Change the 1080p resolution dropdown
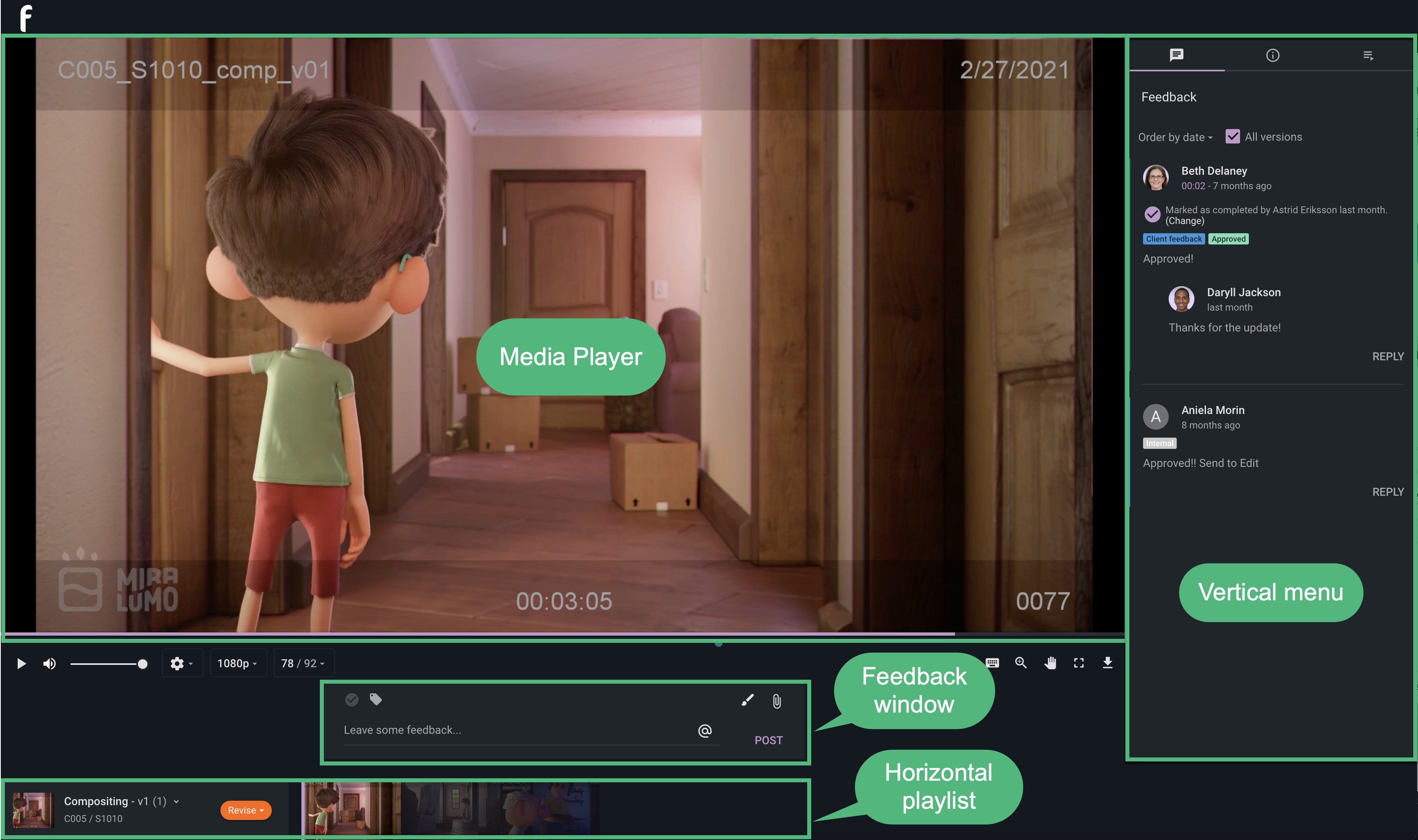Screen dimensions: 1418x840 237,663
